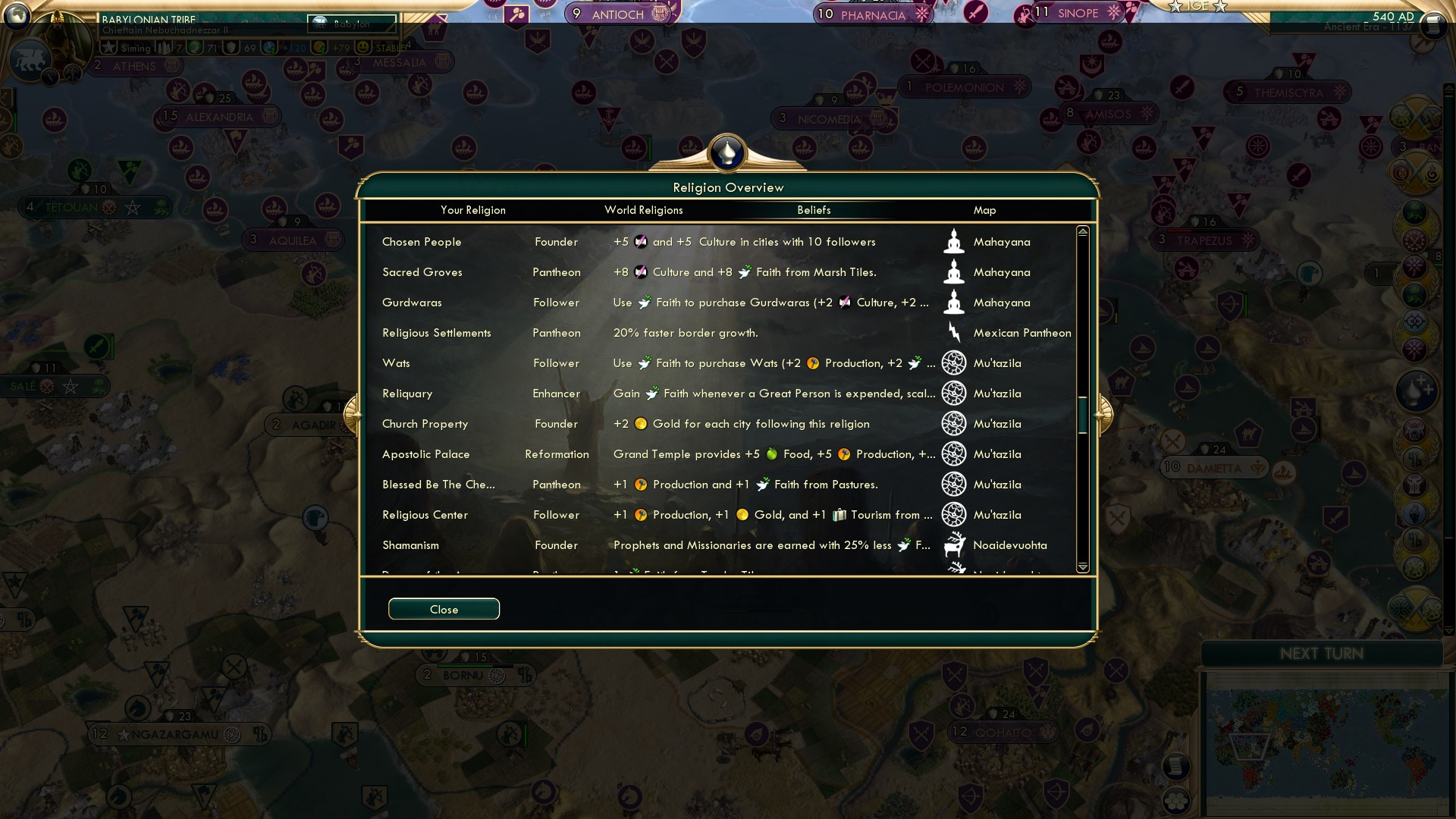
Task: Switch to the World Religions tab
Action: pos(643,210)
